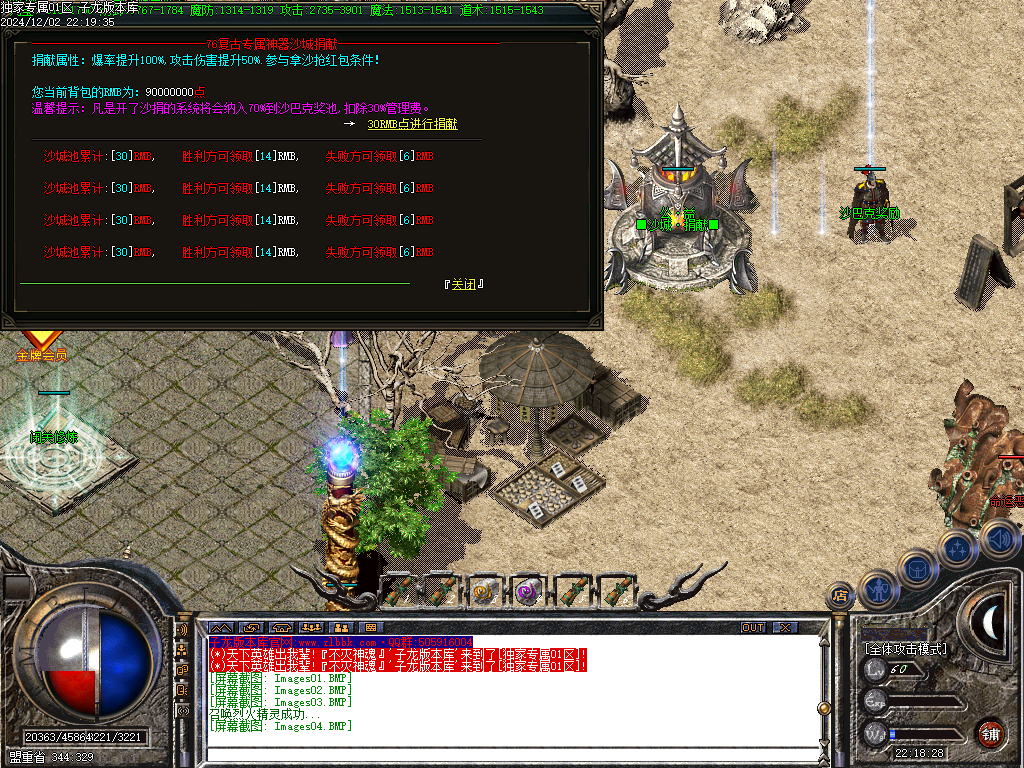Open the character status round button
This screenshot has height=768, width=1024.
pos(877,591)
